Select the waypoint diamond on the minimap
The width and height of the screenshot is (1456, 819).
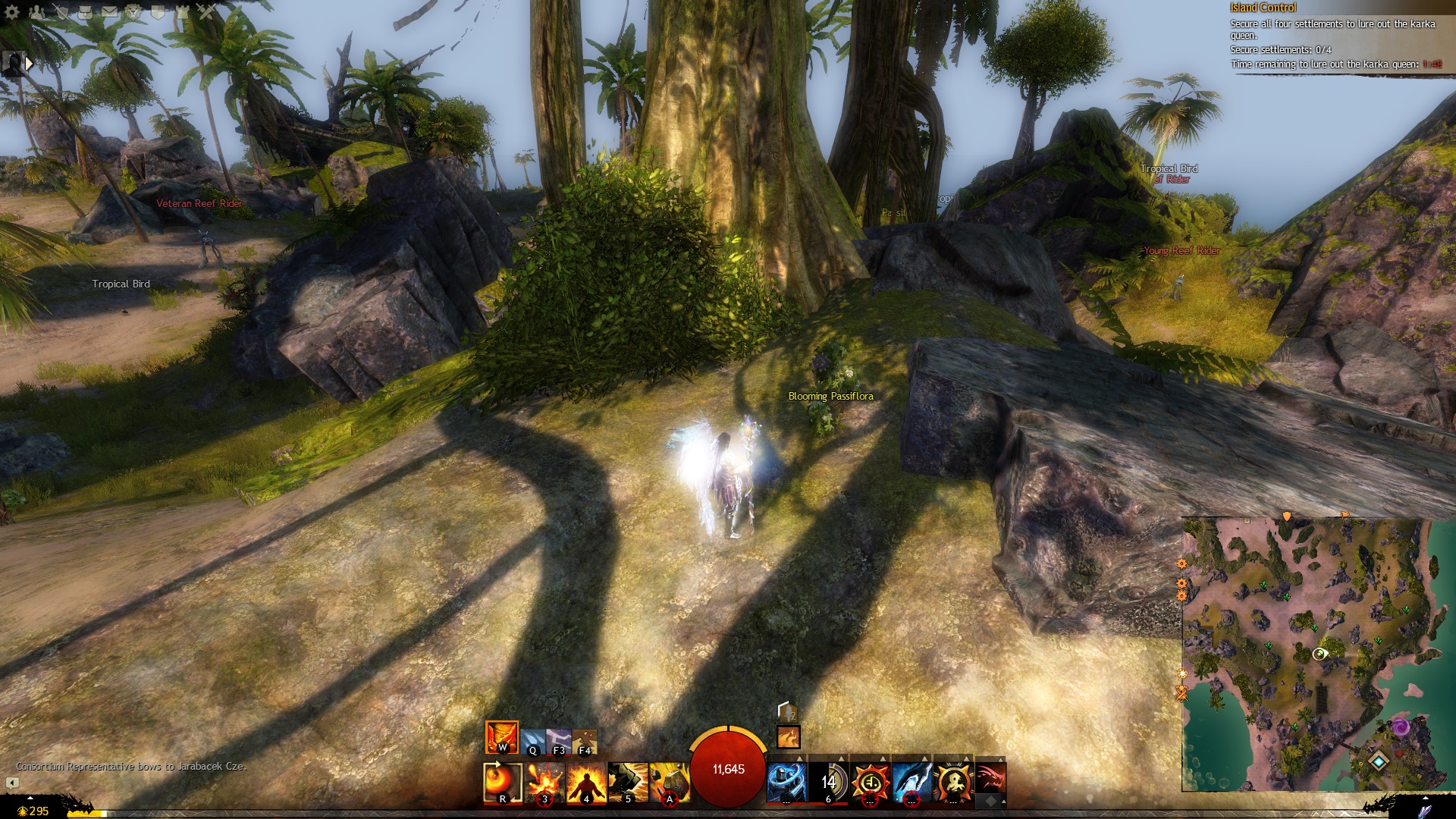point(1378,761)
